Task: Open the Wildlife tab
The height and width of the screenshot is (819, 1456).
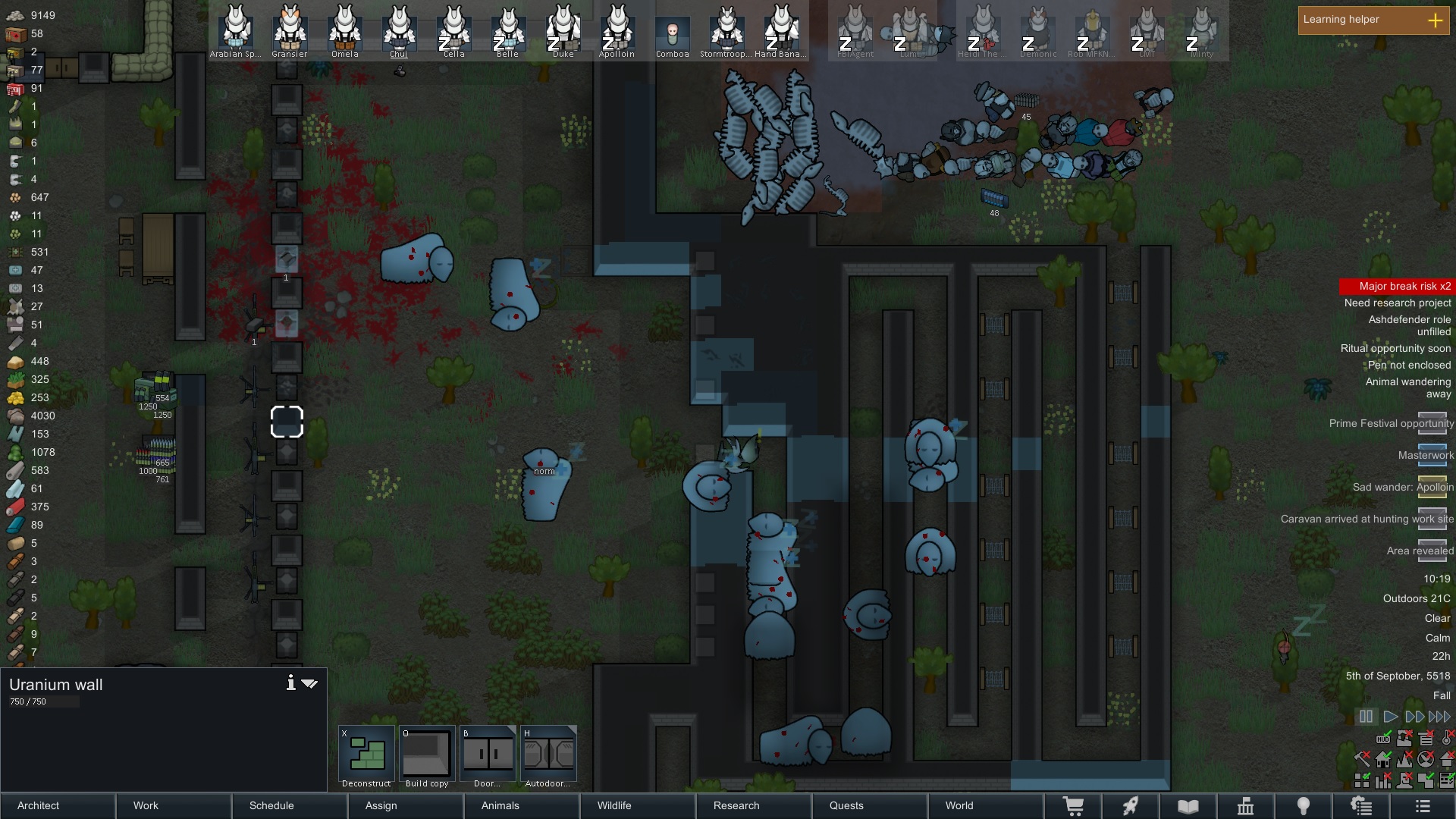Action: (x=638, y=805)
